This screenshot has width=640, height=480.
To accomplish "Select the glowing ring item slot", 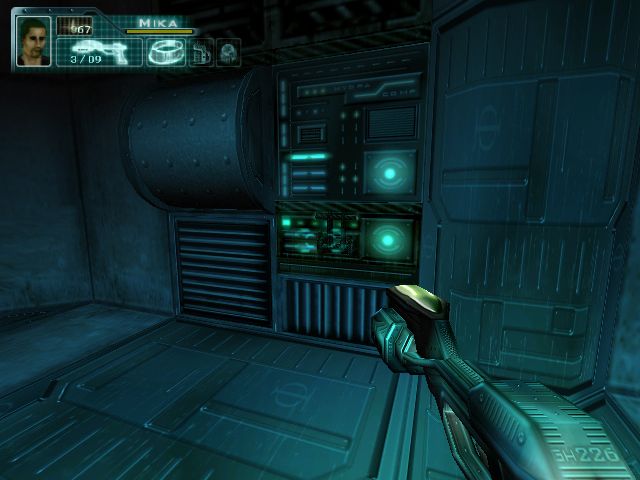I will coord(163,52).
